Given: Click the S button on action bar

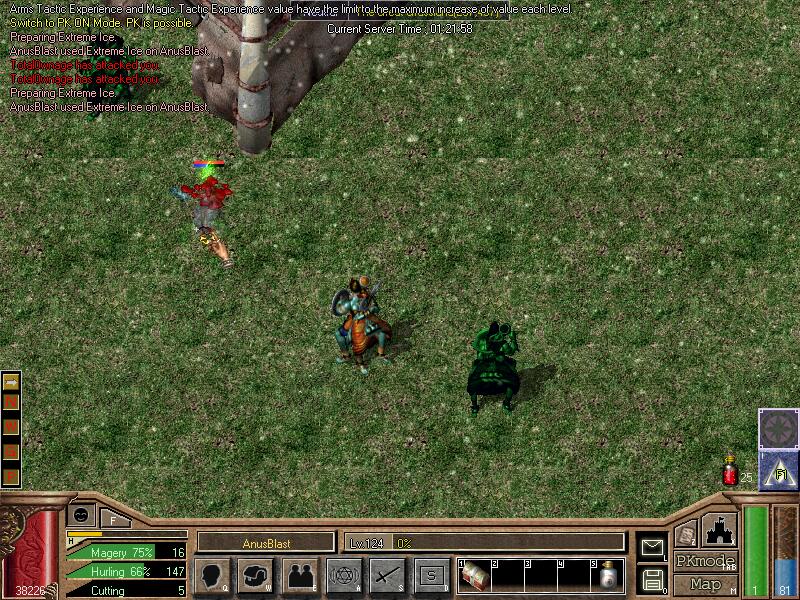Looking at the screenshot, I should pos(431,576).
